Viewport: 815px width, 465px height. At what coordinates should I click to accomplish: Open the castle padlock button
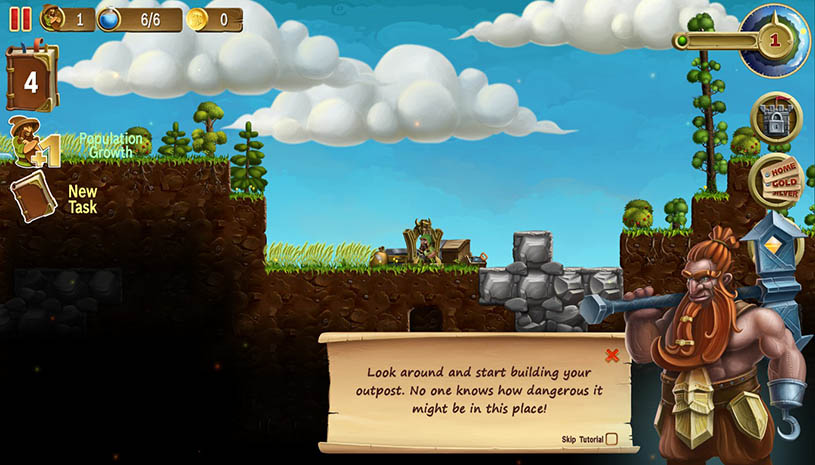[x=775, y=118]
